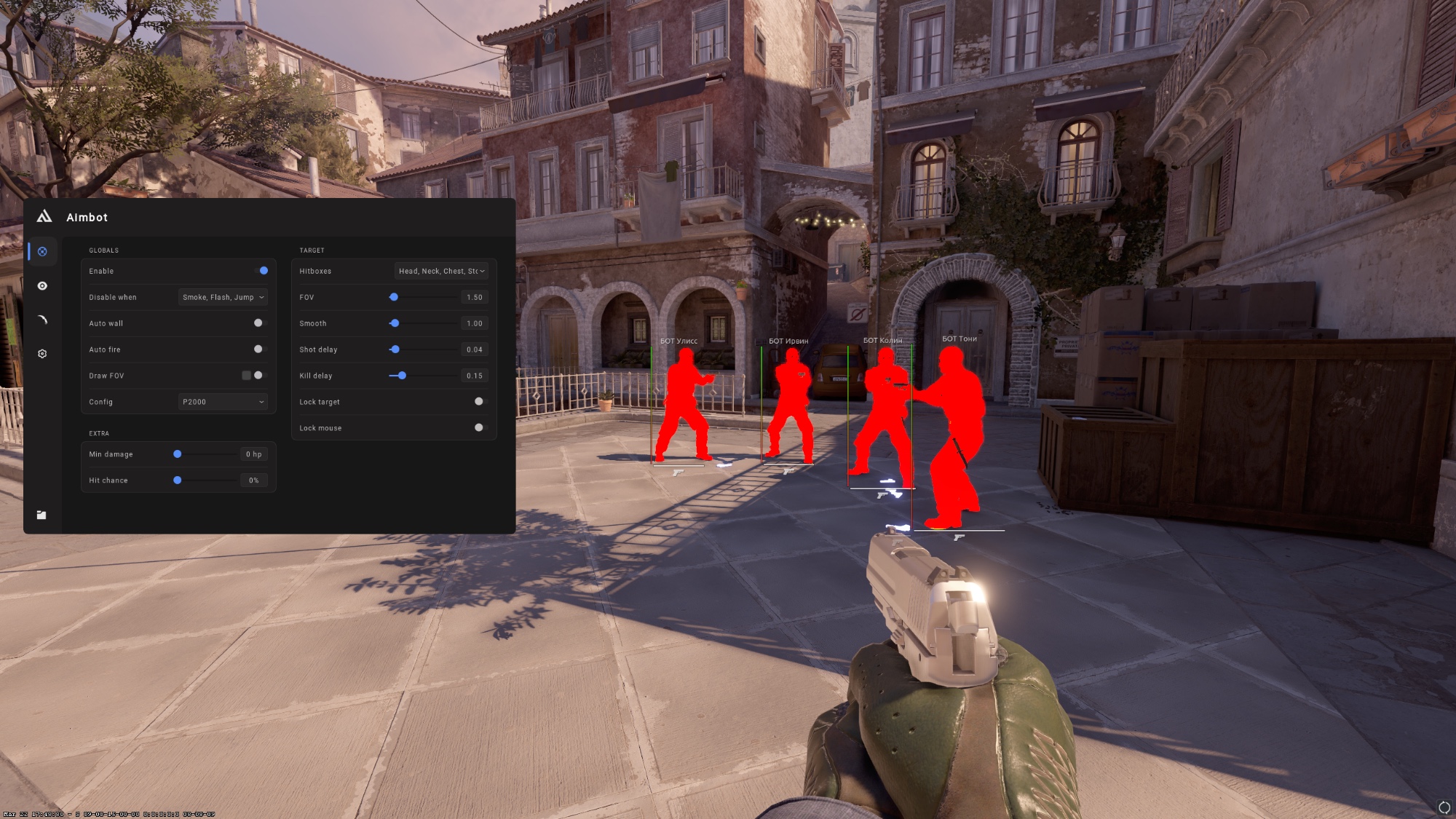Click the Hit chance slider handle
The image size is (1456, 819).
coord(176,480)
